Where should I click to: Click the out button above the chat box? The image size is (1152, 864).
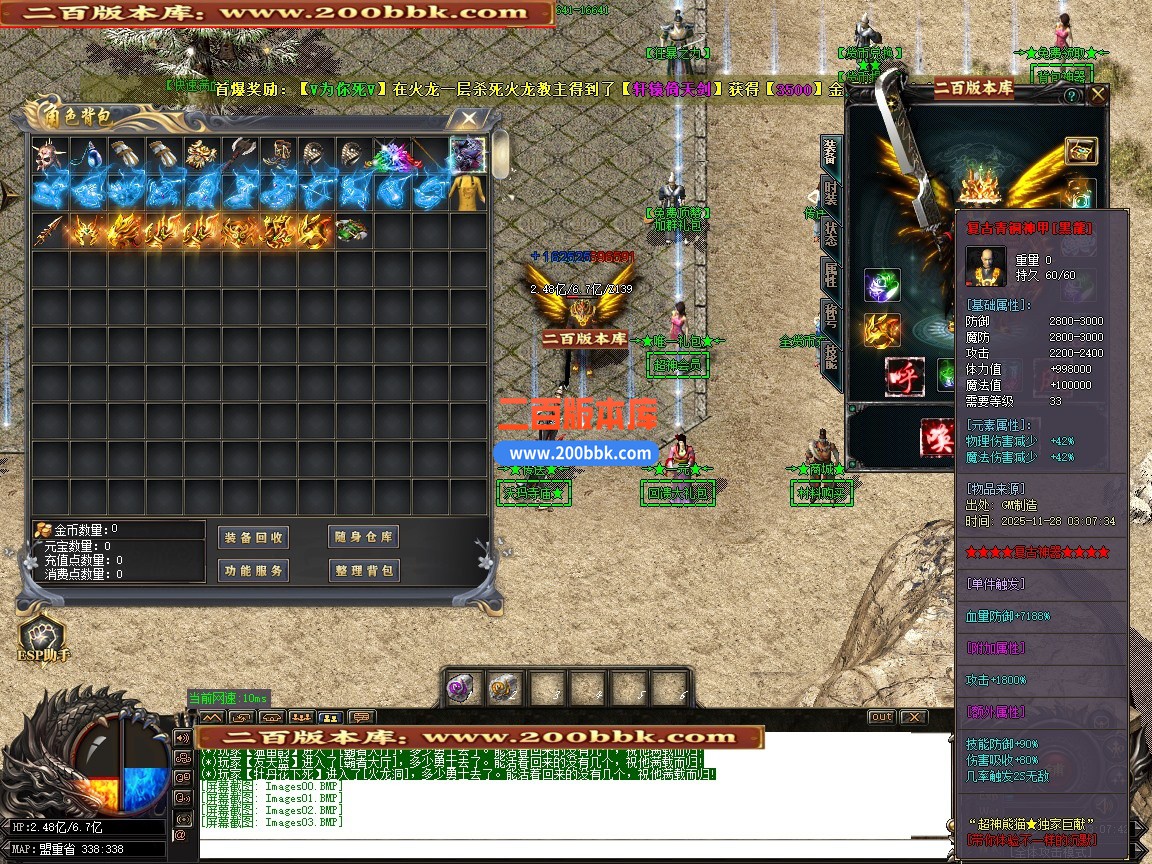881,717
